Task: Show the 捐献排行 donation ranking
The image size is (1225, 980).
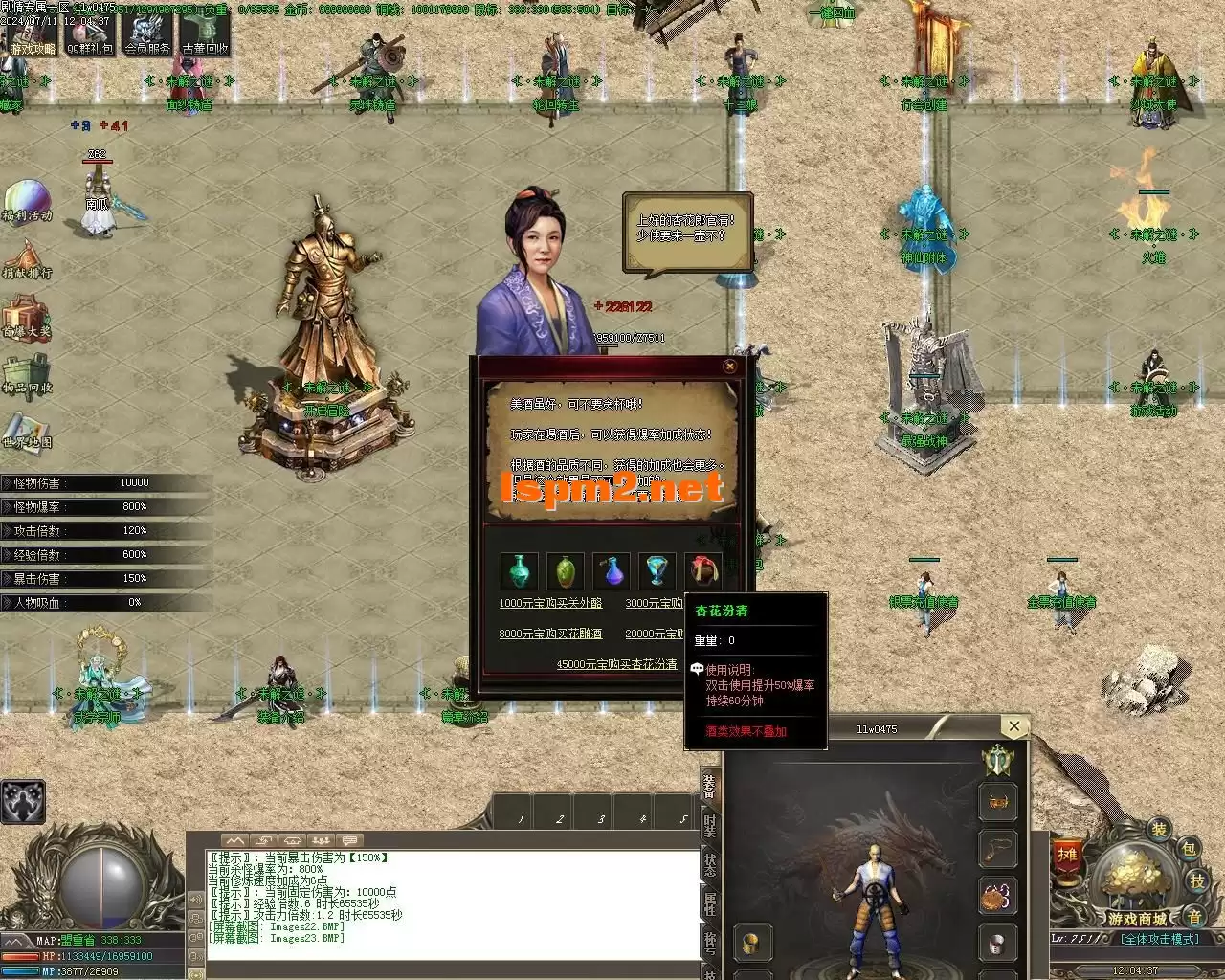Action: pos(26,260)
